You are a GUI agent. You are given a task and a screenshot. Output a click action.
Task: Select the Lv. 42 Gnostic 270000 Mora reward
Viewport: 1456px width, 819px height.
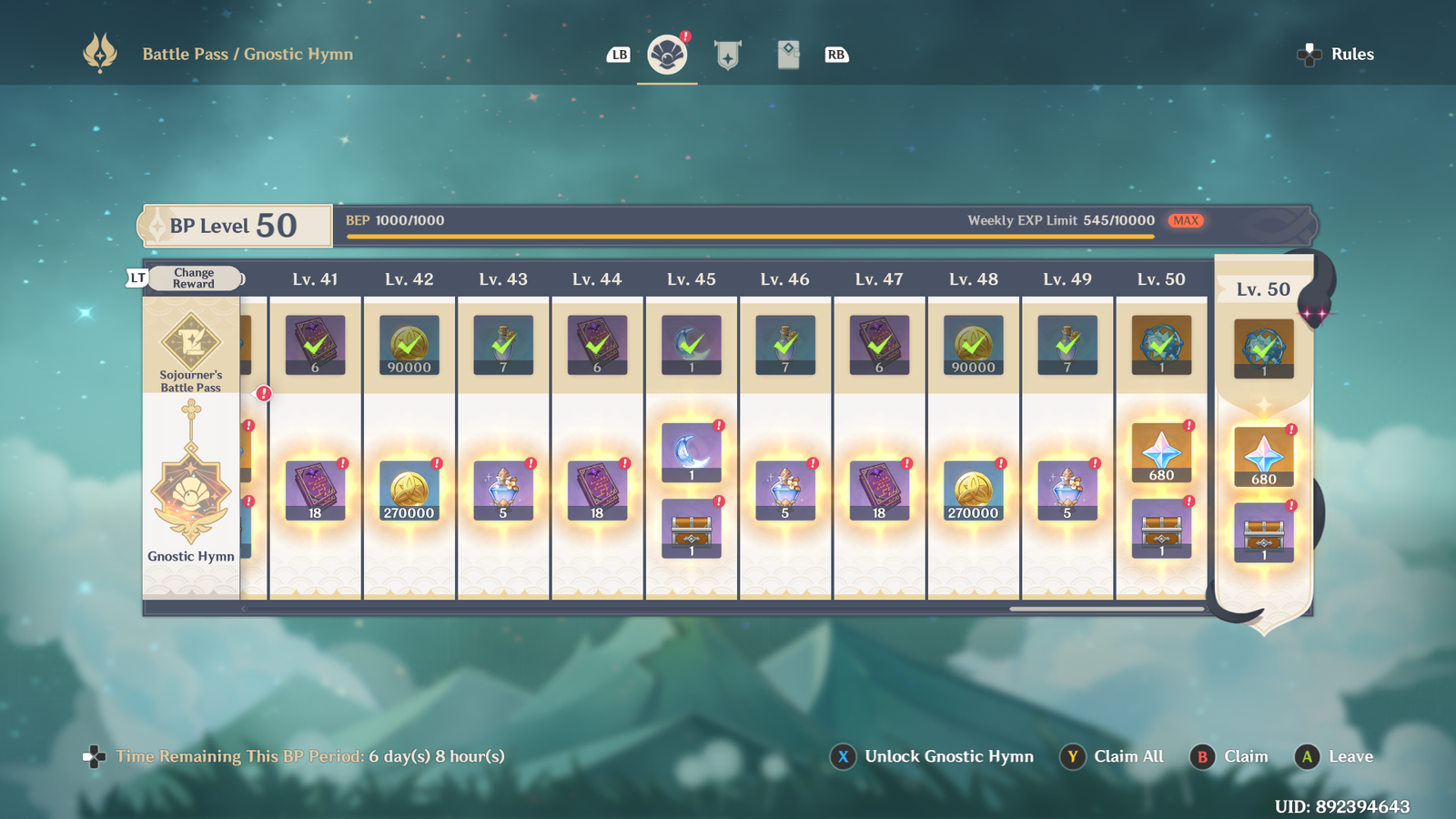409,491
